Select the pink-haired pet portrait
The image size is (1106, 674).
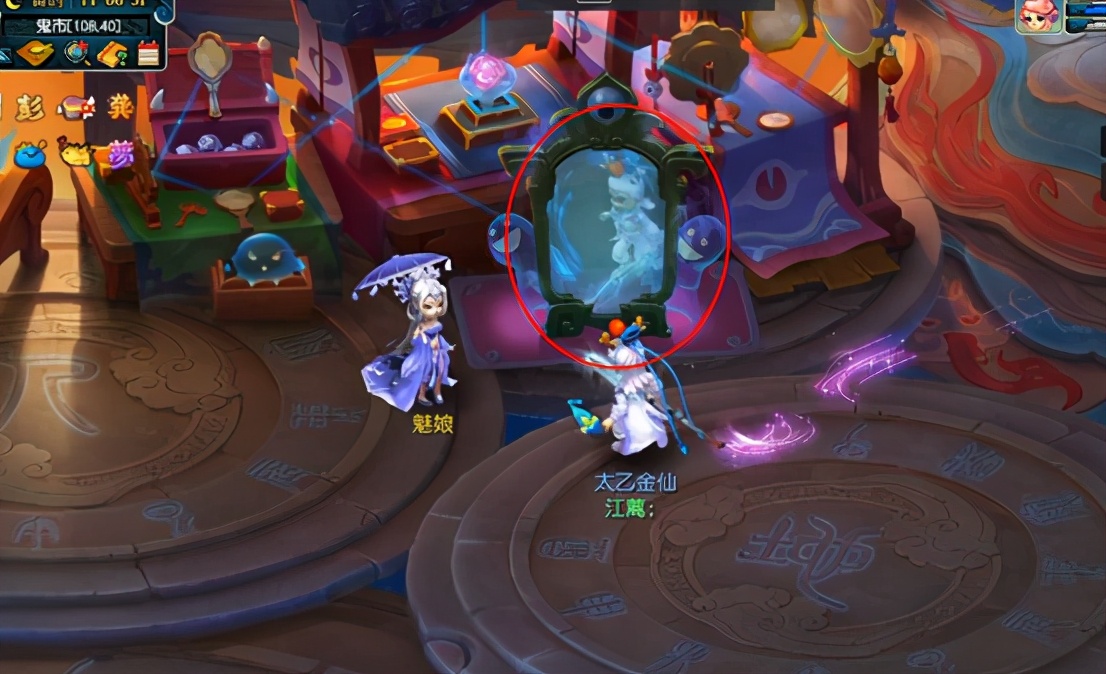(x=1038, y=17)
